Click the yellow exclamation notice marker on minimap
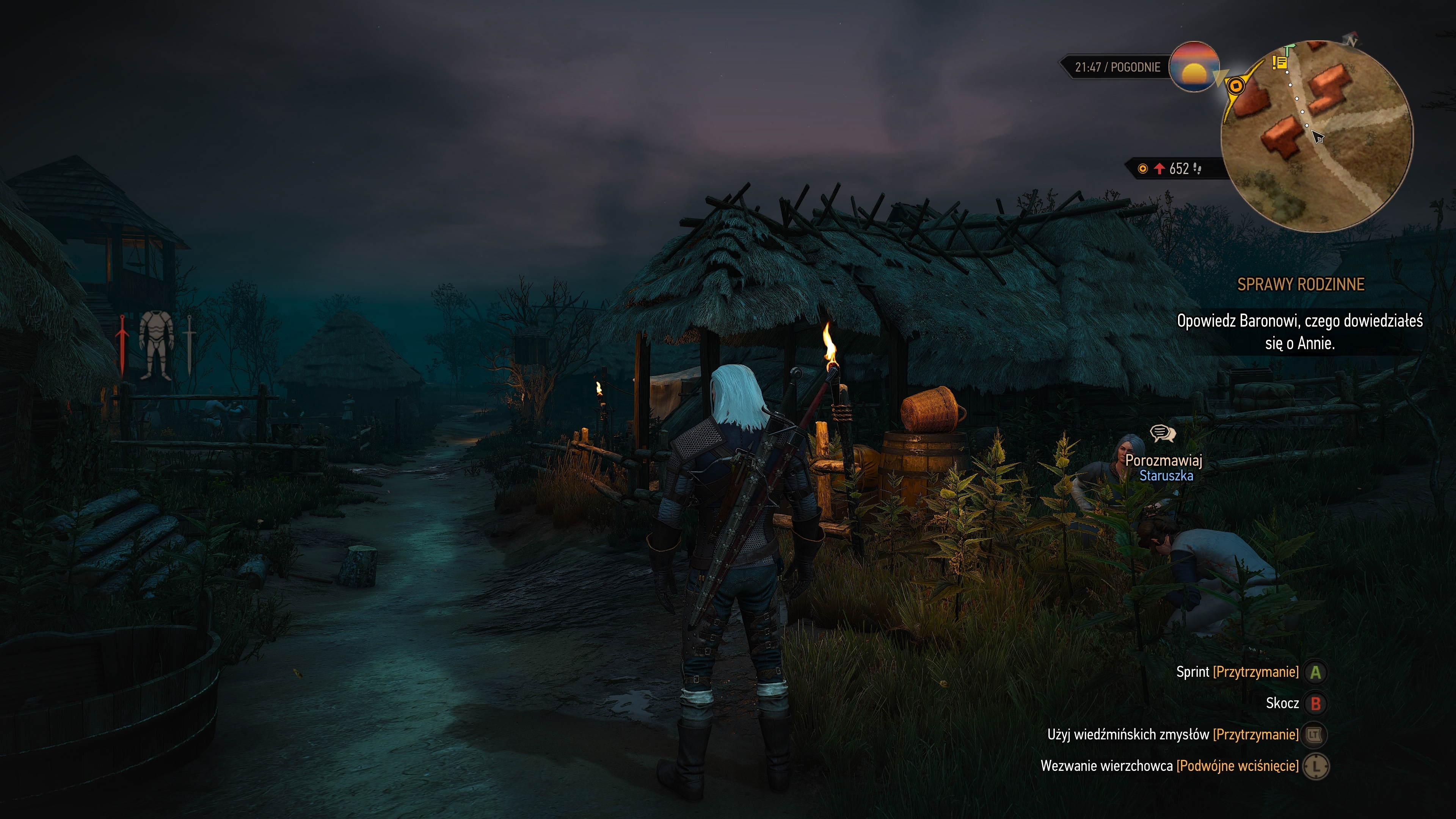Image resolution: width=1456 pixels, height=819 pixels. tap(1279, 62)
